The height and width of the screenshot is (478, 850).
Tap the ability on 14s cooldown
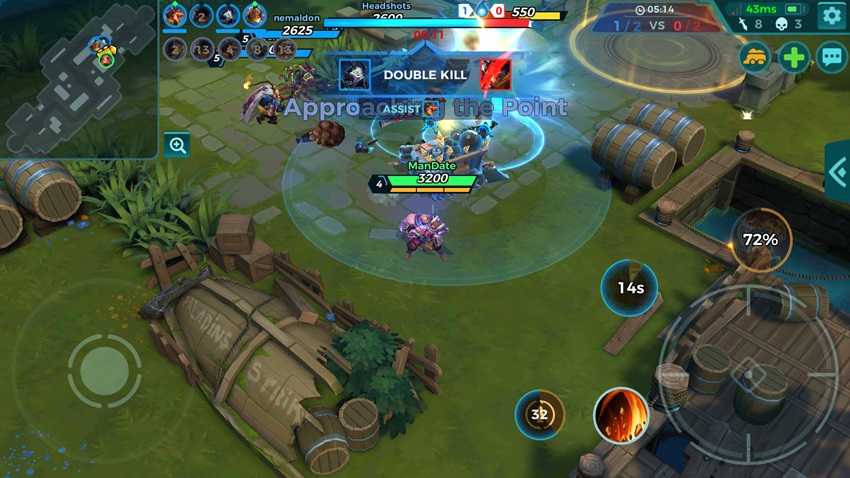(629, 288)
